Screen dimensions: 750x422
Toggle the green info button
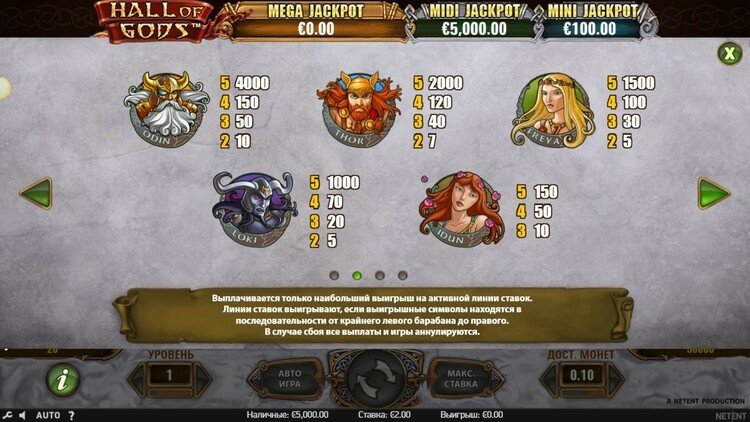tap(63, 379)
